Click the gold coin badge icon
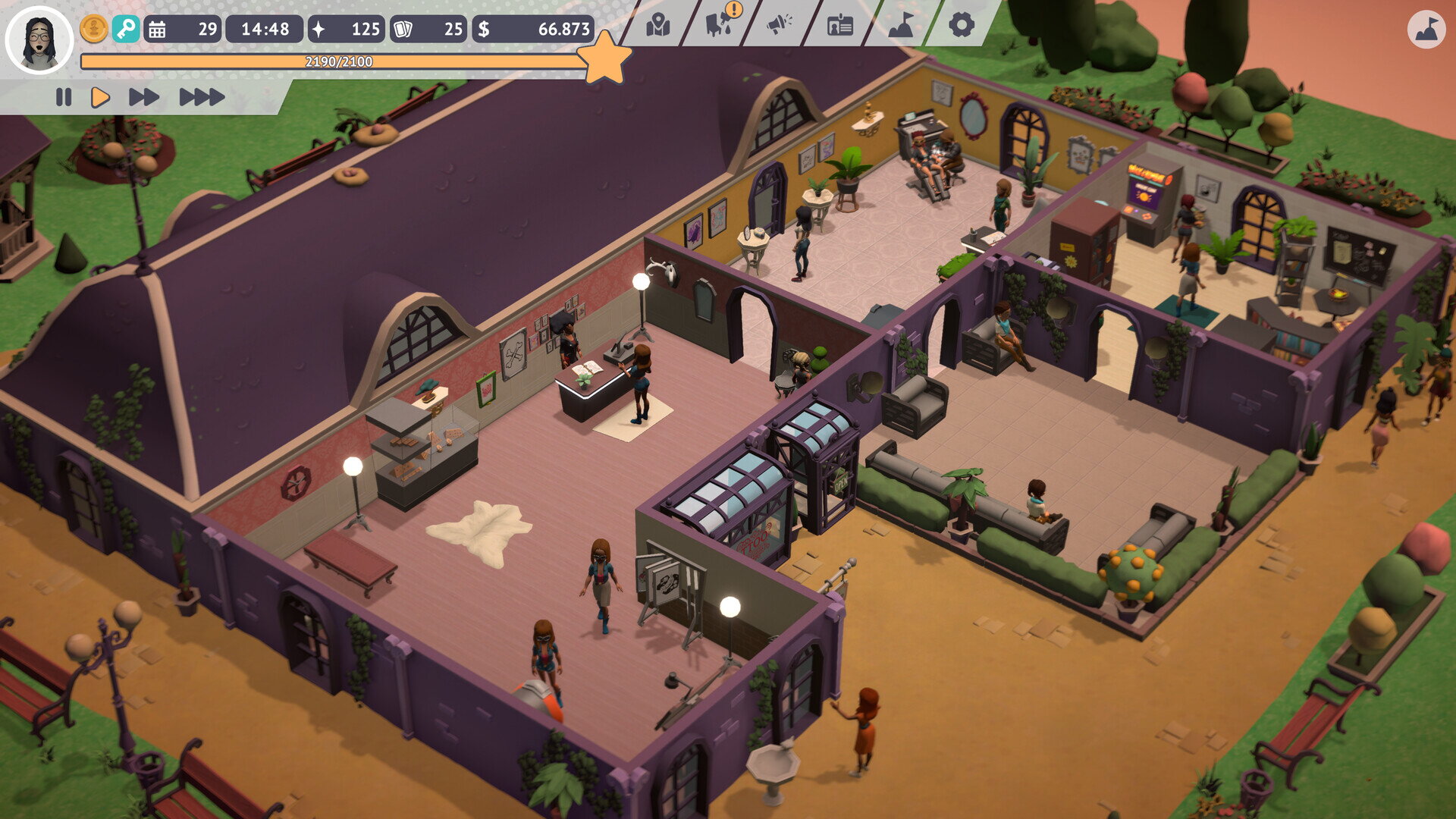Screen dimensions: 1456x819 point(94,30)
